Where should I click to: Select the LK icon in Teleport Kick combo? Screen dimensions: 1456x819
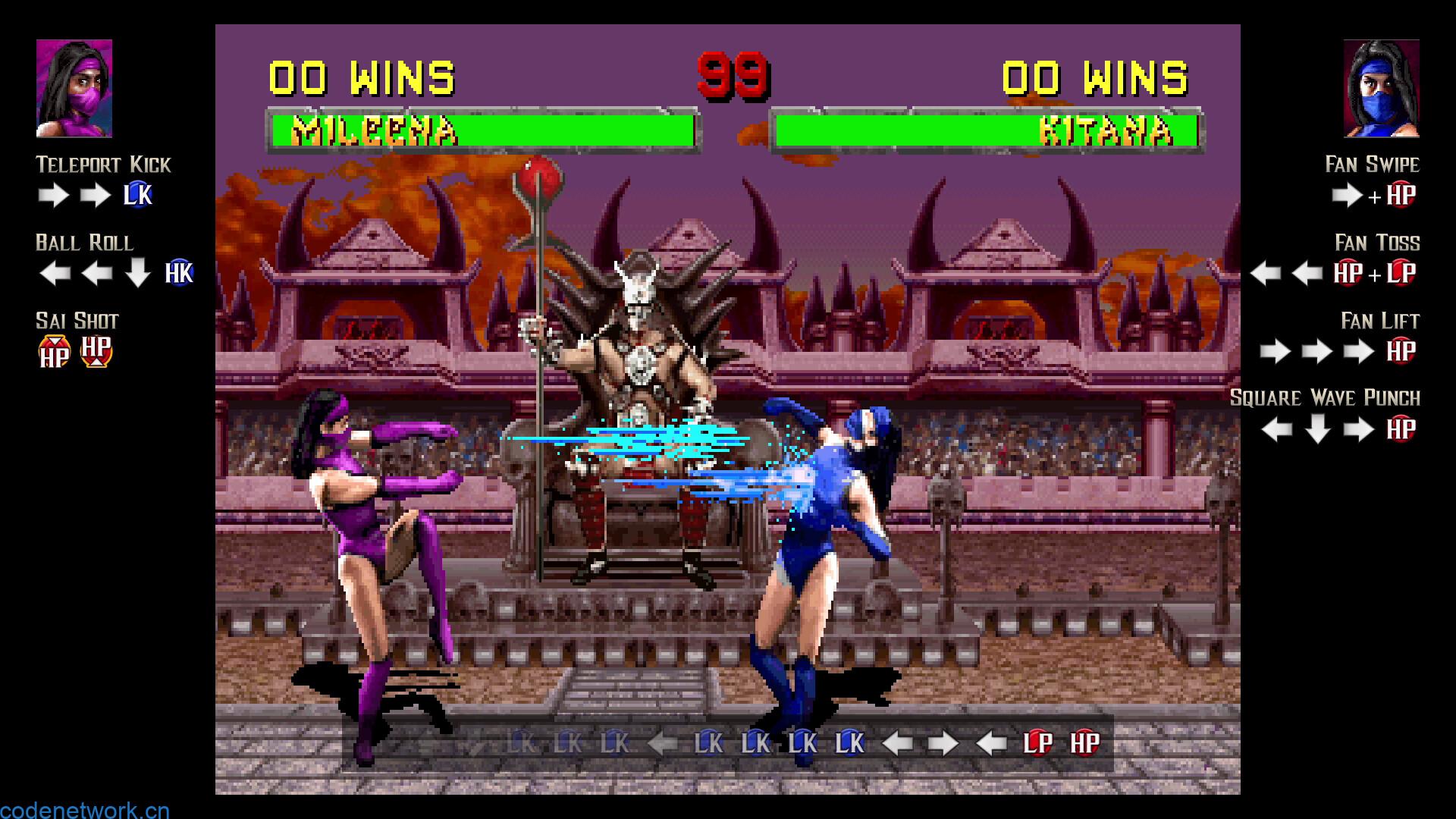(x=139, y=196)
